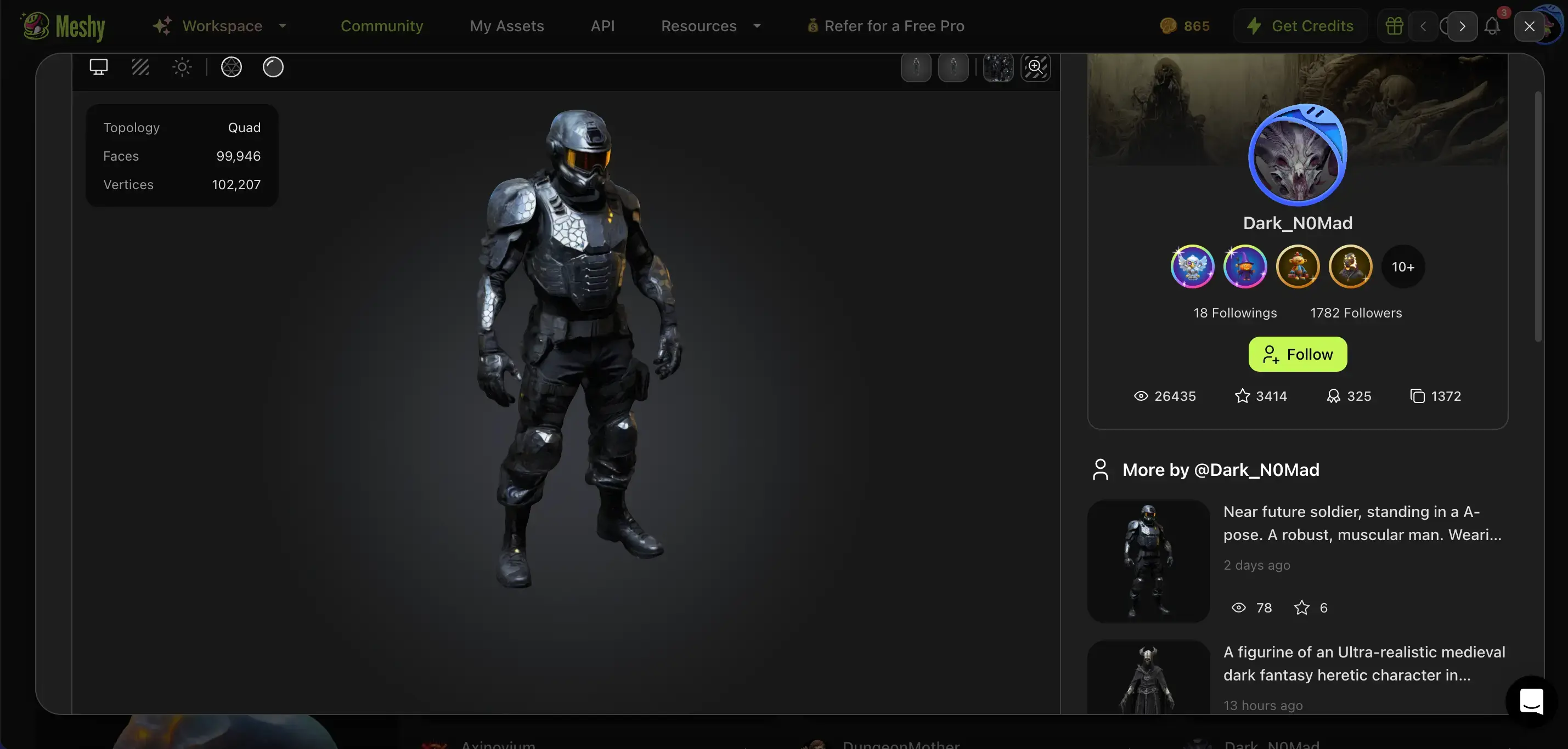
Task: Open the lighting brightness icon
Action: pos(182,67)
